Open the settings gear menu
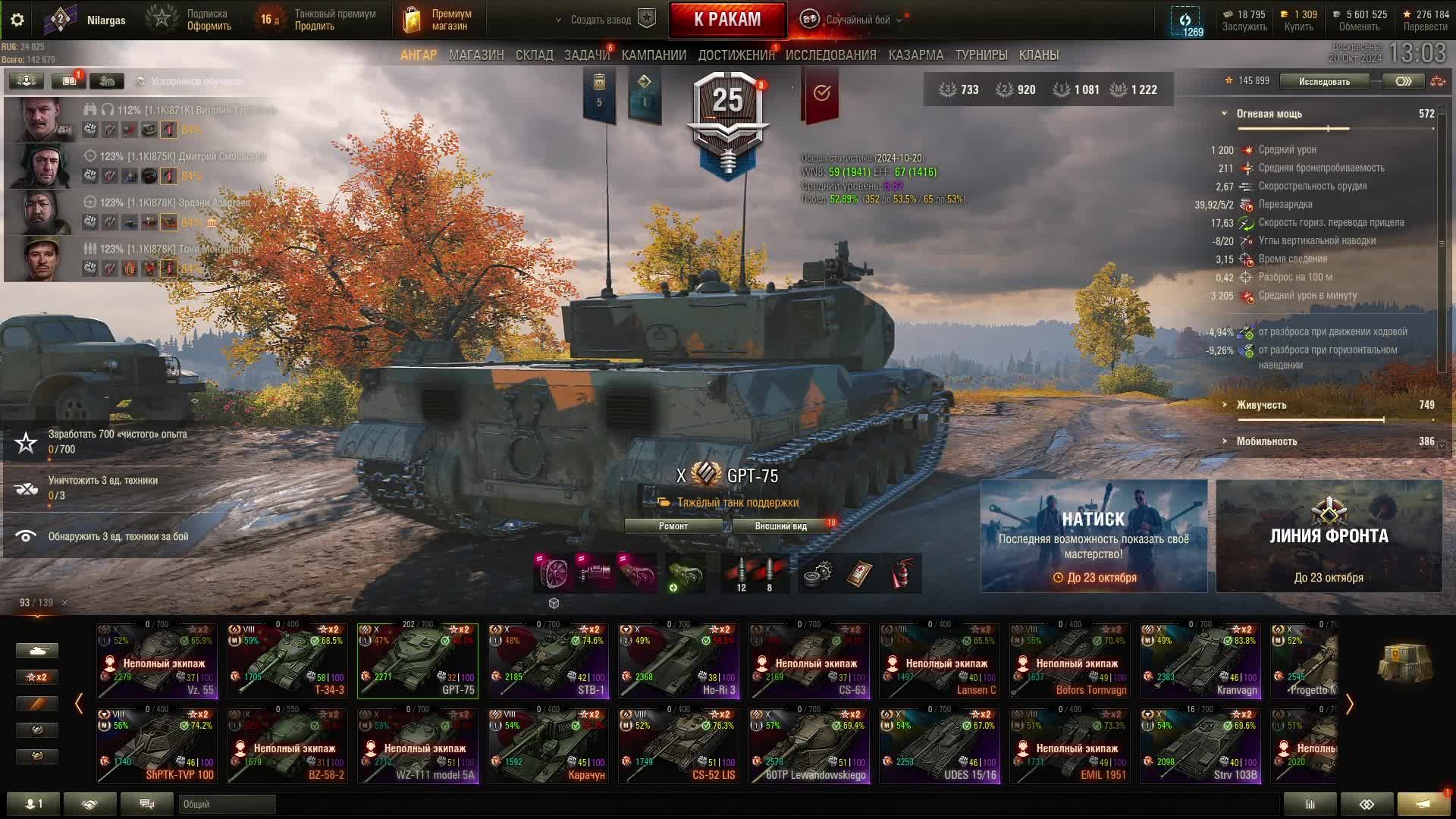 [17, 20]
